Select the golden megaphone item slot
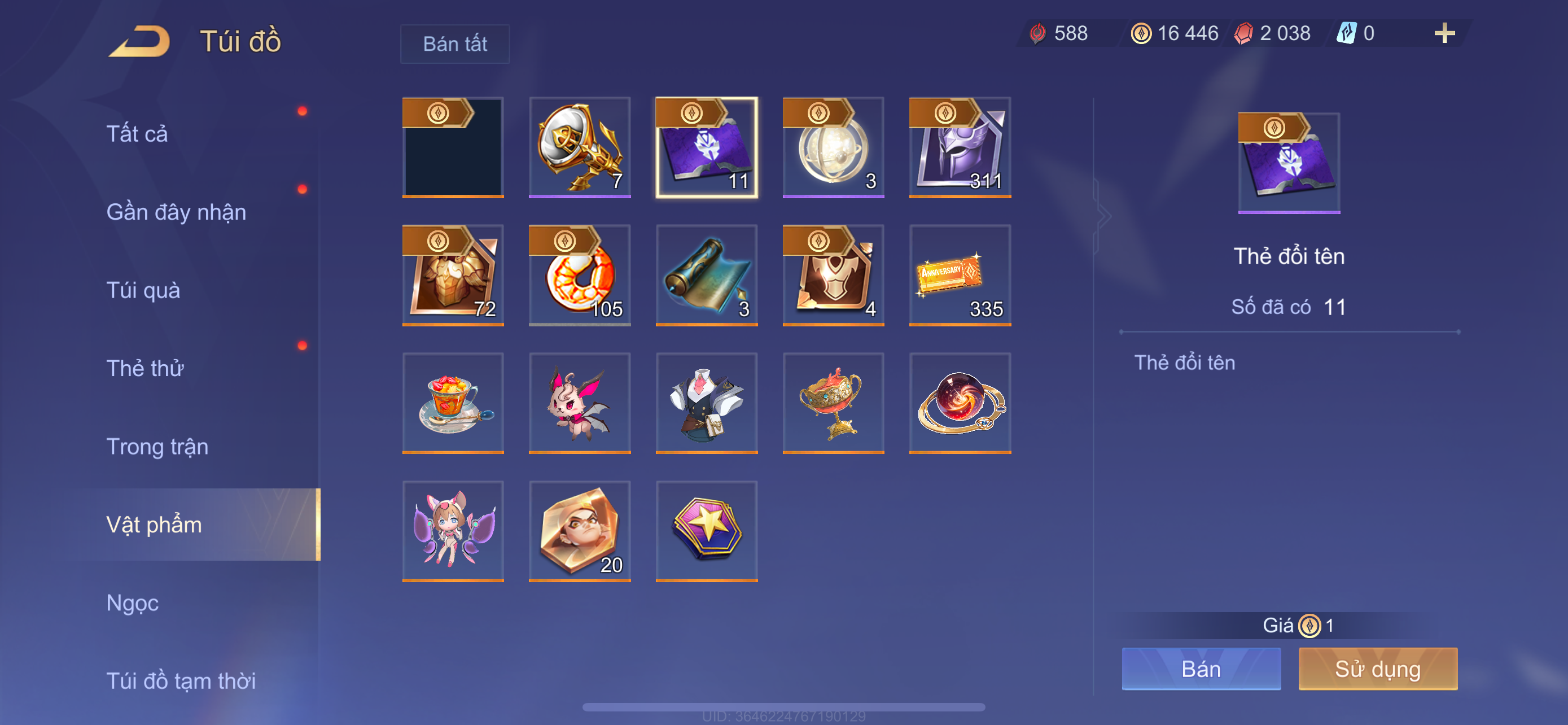Image resolution: width=1568 pixels, height=725 pixels. (580, 147)
